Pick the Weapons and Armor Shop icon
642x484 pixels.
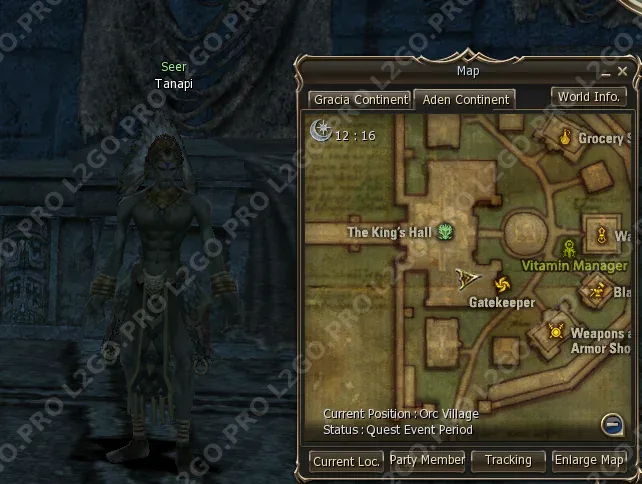click(x=557, y=331)
